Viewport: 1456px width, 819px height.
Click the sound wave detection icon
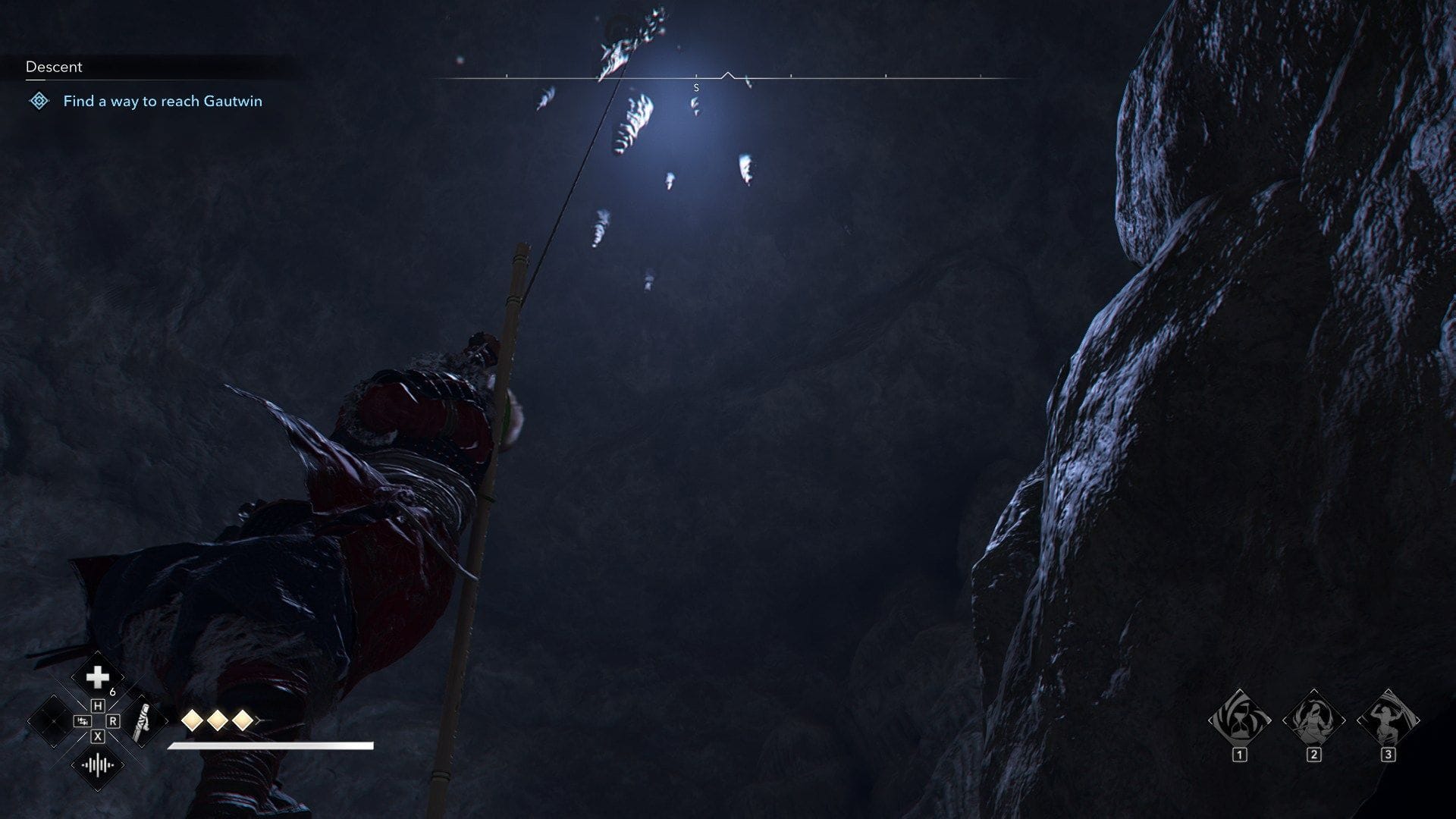point(98,765)
